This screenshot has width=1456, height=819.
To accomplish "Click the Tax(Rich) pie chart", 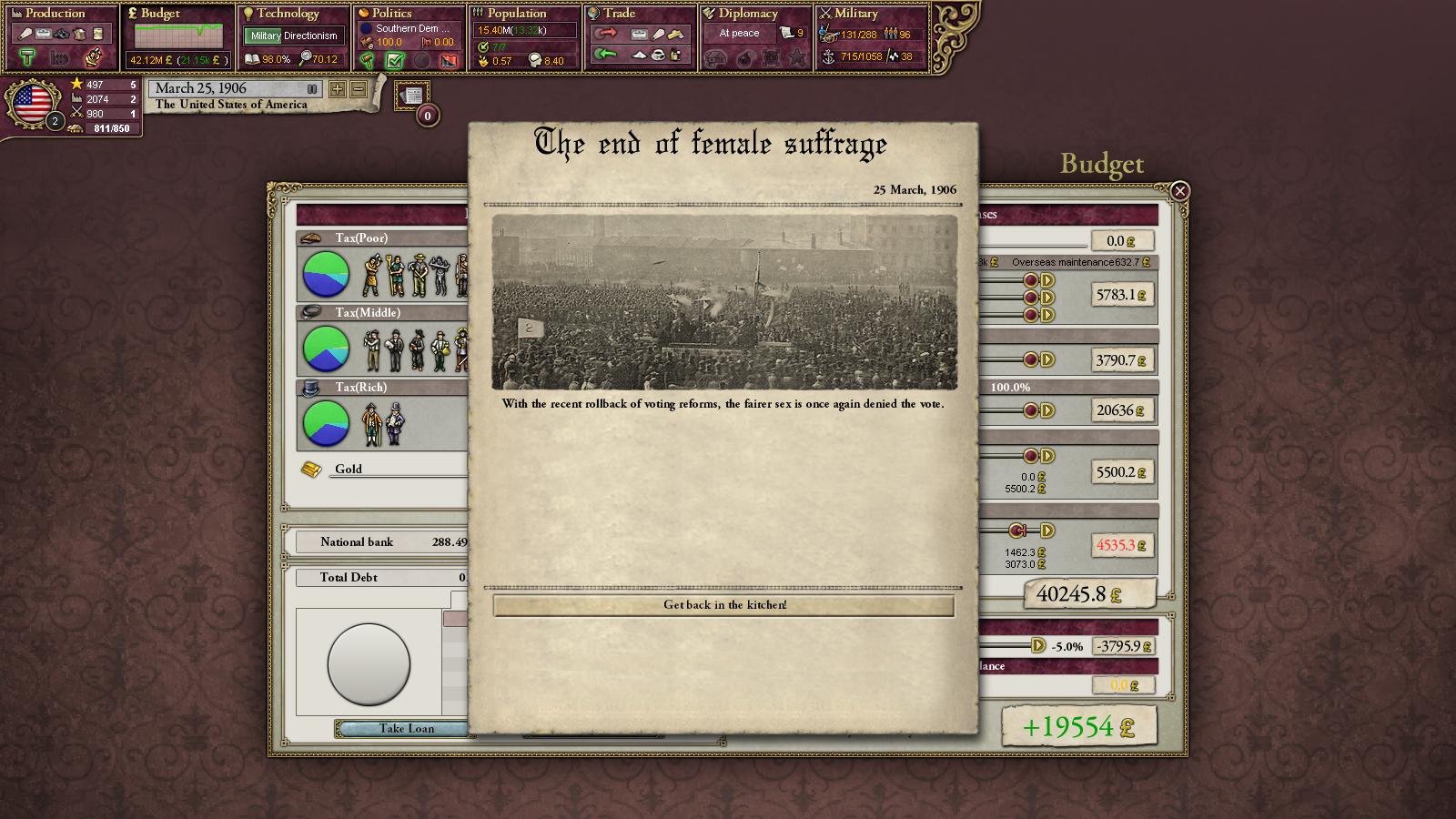I will (x=325, y=423).
